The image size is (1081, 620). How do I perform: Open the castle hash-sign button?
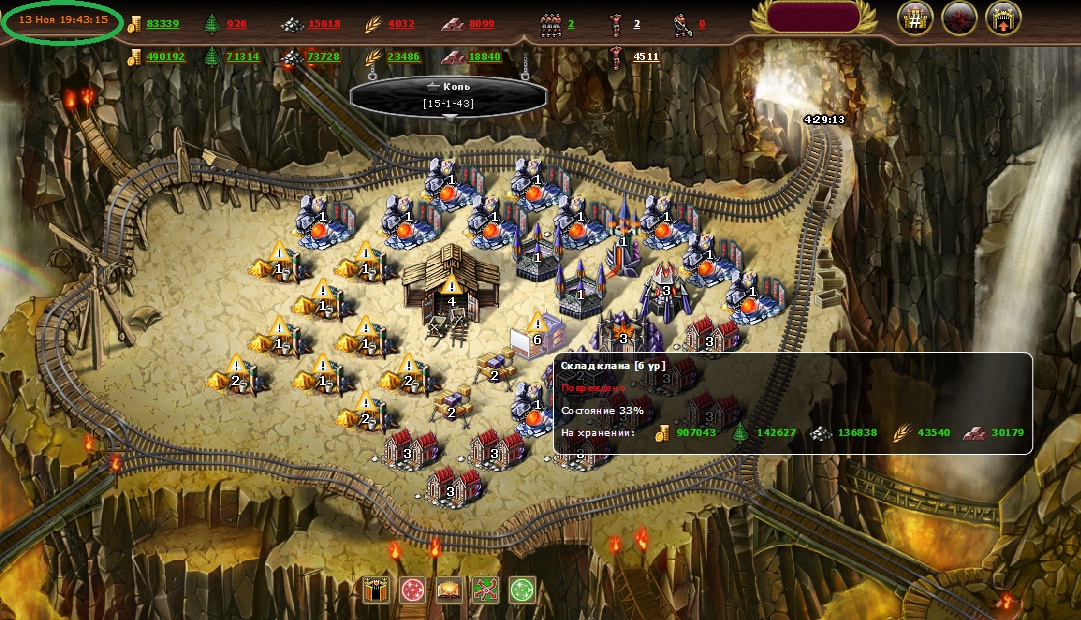click(x=915, y=19)
